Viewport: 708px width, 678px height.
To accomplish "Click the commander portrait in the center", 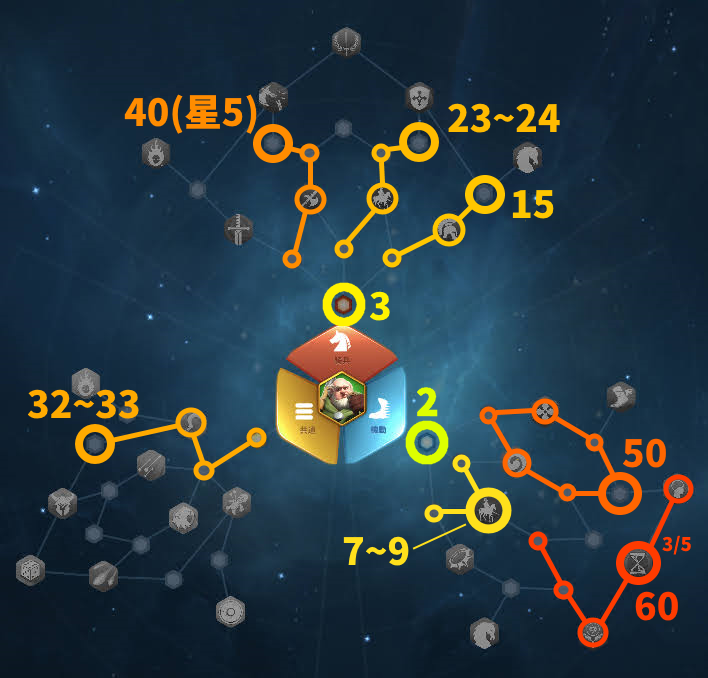I will pos(341,398).
